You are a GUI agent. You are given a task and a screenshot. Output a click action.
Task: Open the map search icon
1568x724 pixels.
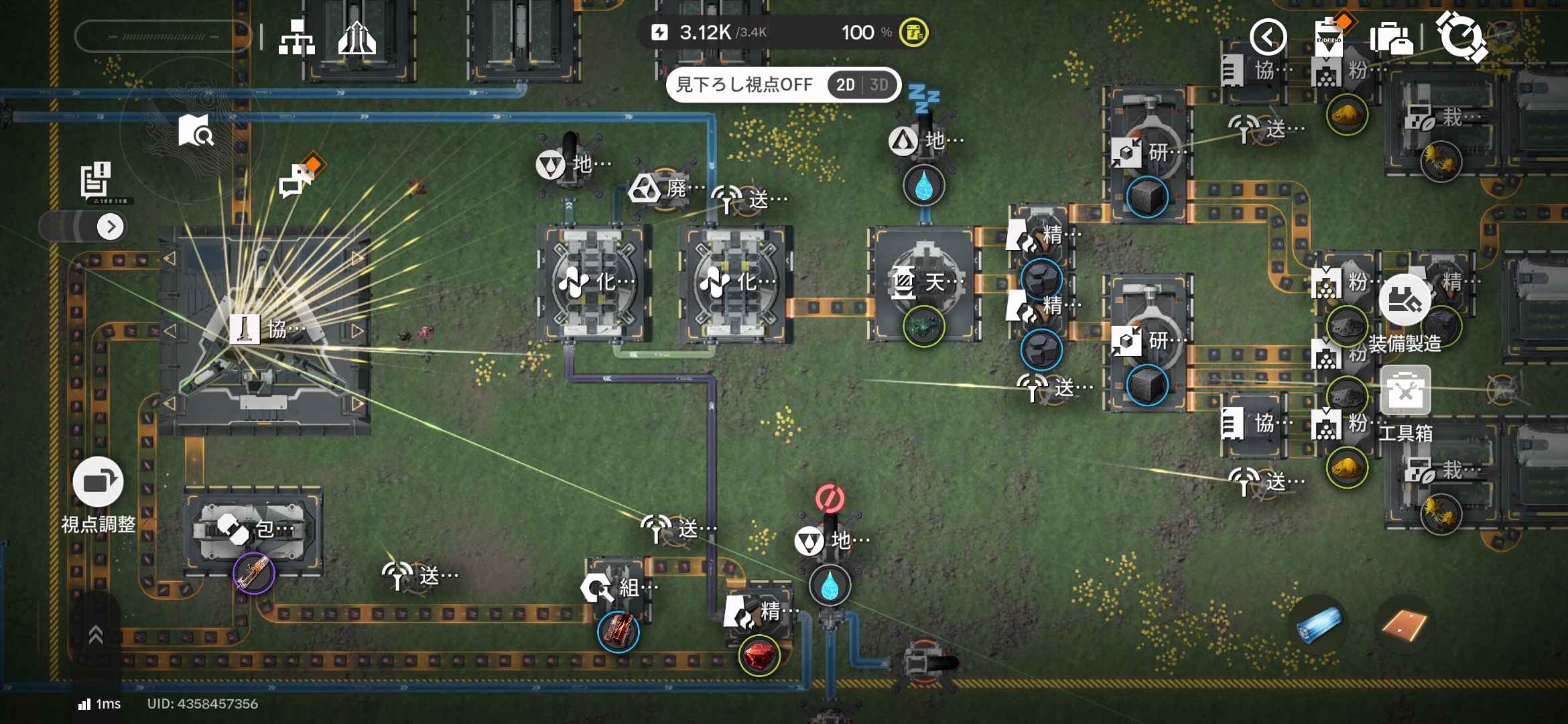[196, 130]
